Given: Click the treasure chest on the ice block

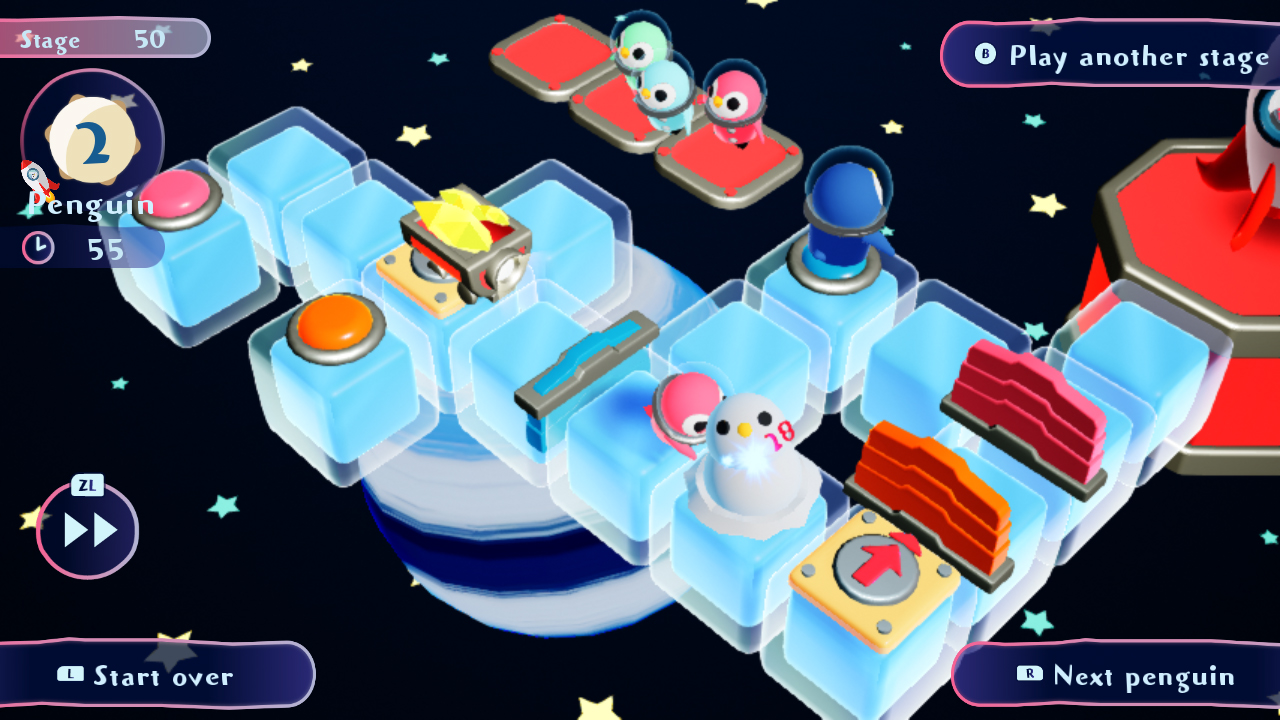Looking at the screenshot, I should point(465,240).
